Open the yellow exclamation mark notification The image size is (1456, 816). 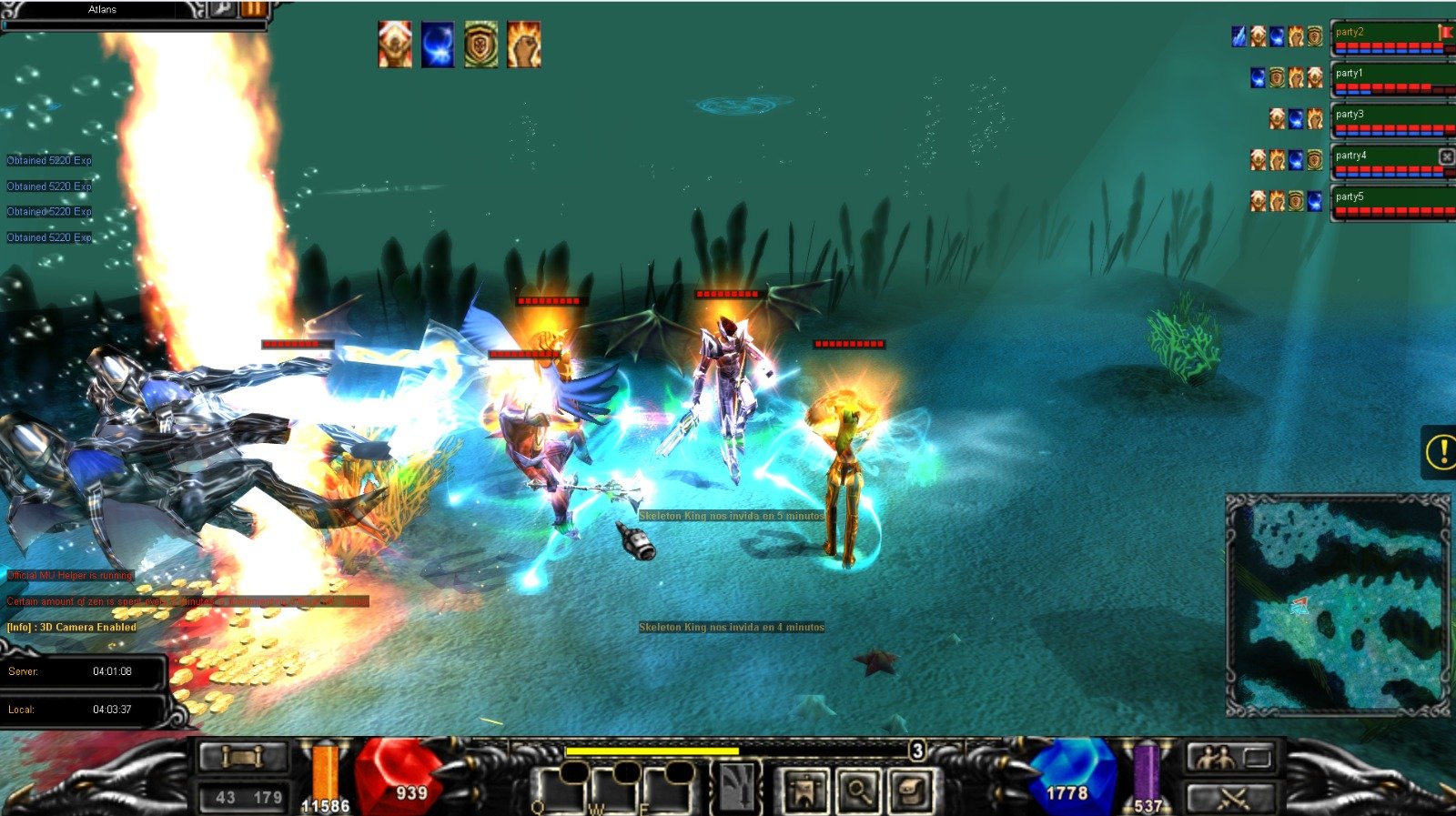[x=1441, y=451]
